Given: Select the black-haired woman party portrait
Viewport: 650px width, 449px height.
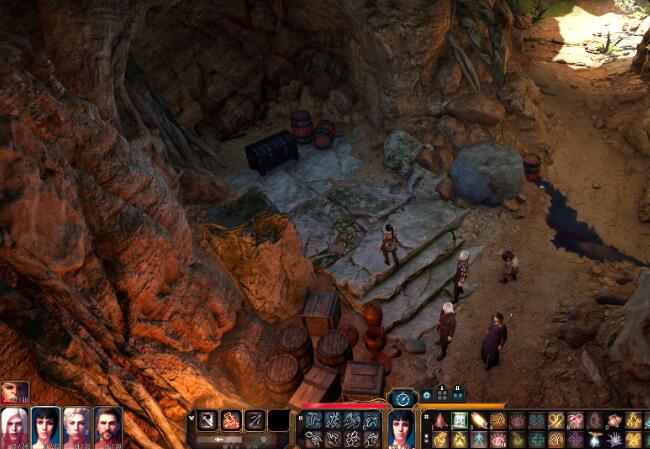Looking at the screenshot, I should [x=46, y=427].
